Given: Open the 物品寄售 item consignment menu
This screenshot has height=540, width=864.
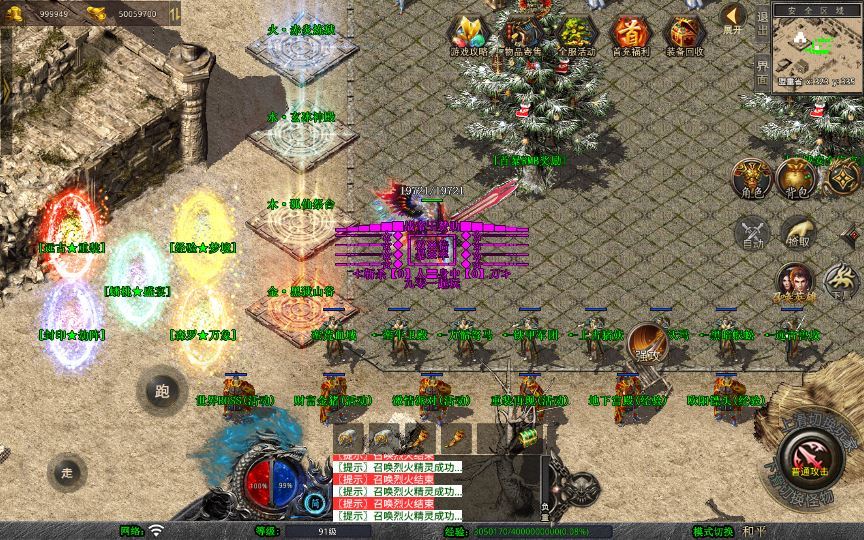Looking at the screenshot, I should pyautogui.click(x=523, y=35).
